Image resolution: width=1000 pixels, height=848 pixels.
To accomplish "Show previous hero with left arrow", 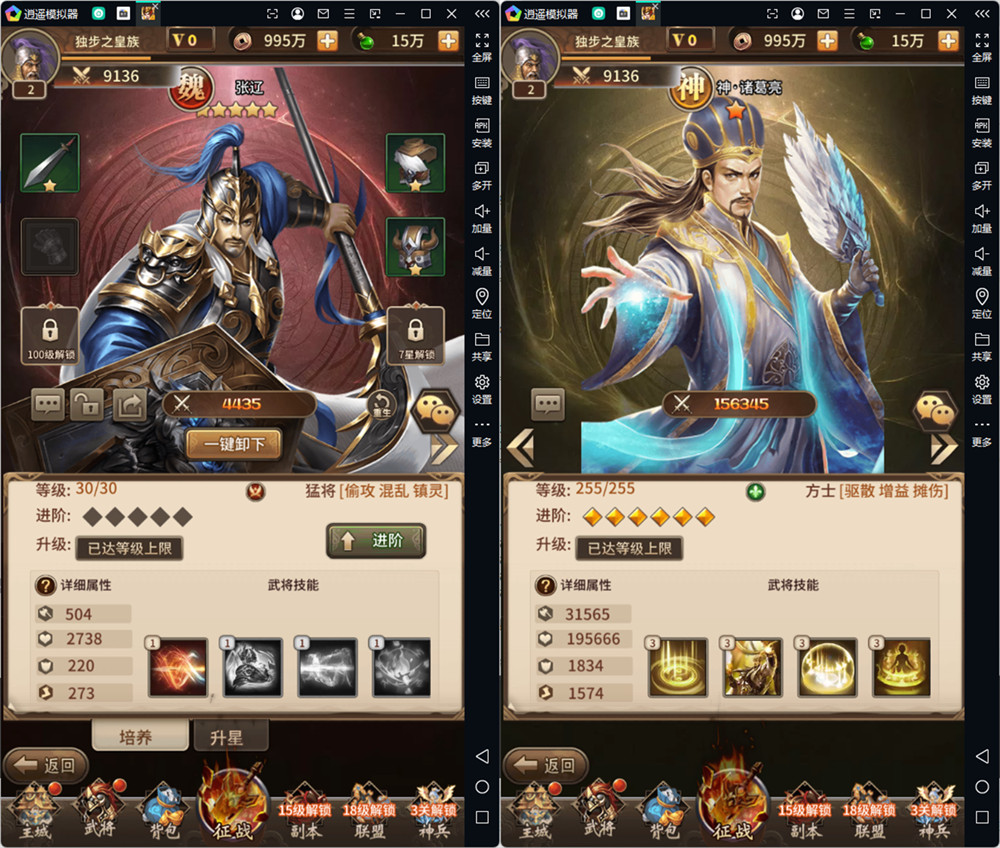I will pos(521,446).
